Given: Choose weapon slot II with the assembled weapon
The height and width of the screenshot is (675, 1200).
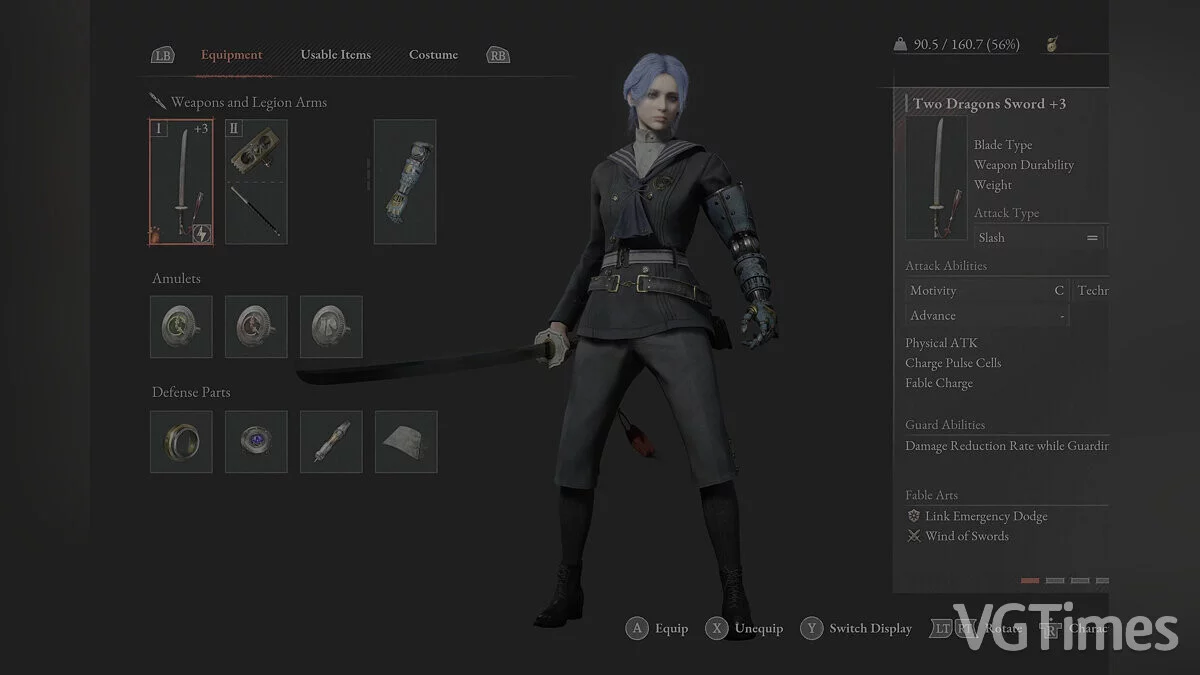Looking at the screenshot, I should pos(256,181).
